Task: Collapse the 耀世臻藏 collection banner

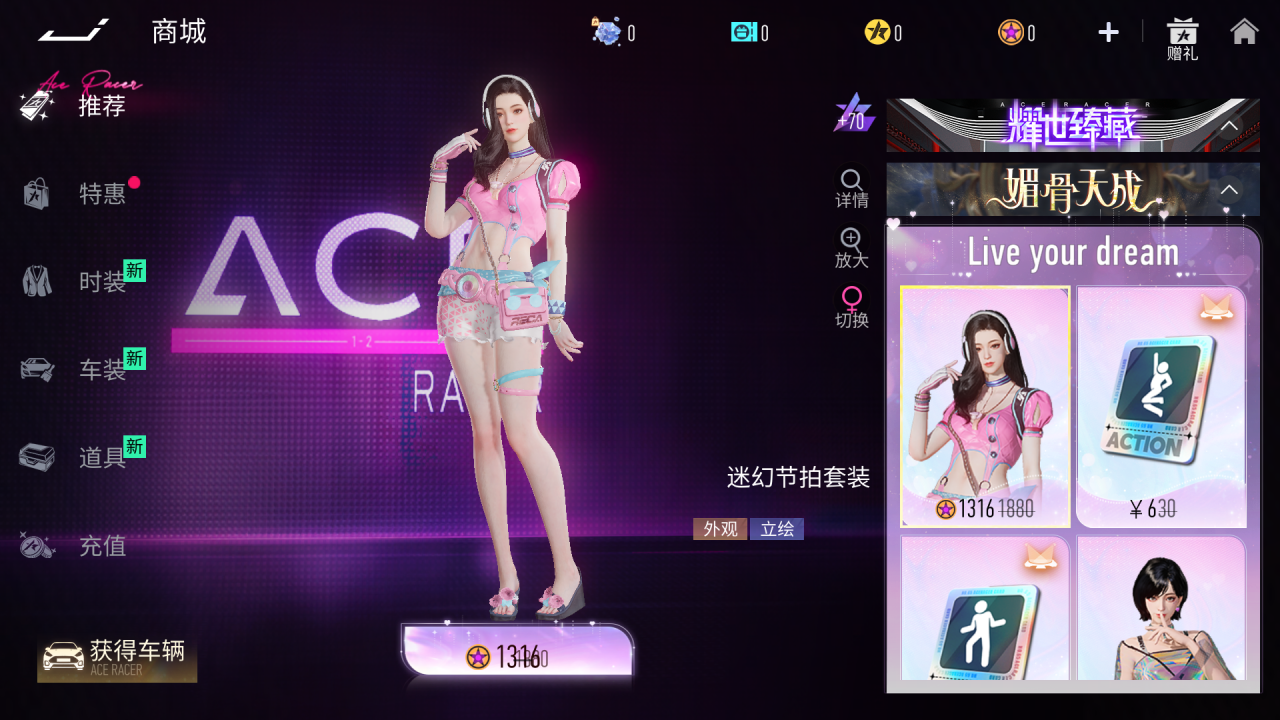Action: coord(1229,126)
